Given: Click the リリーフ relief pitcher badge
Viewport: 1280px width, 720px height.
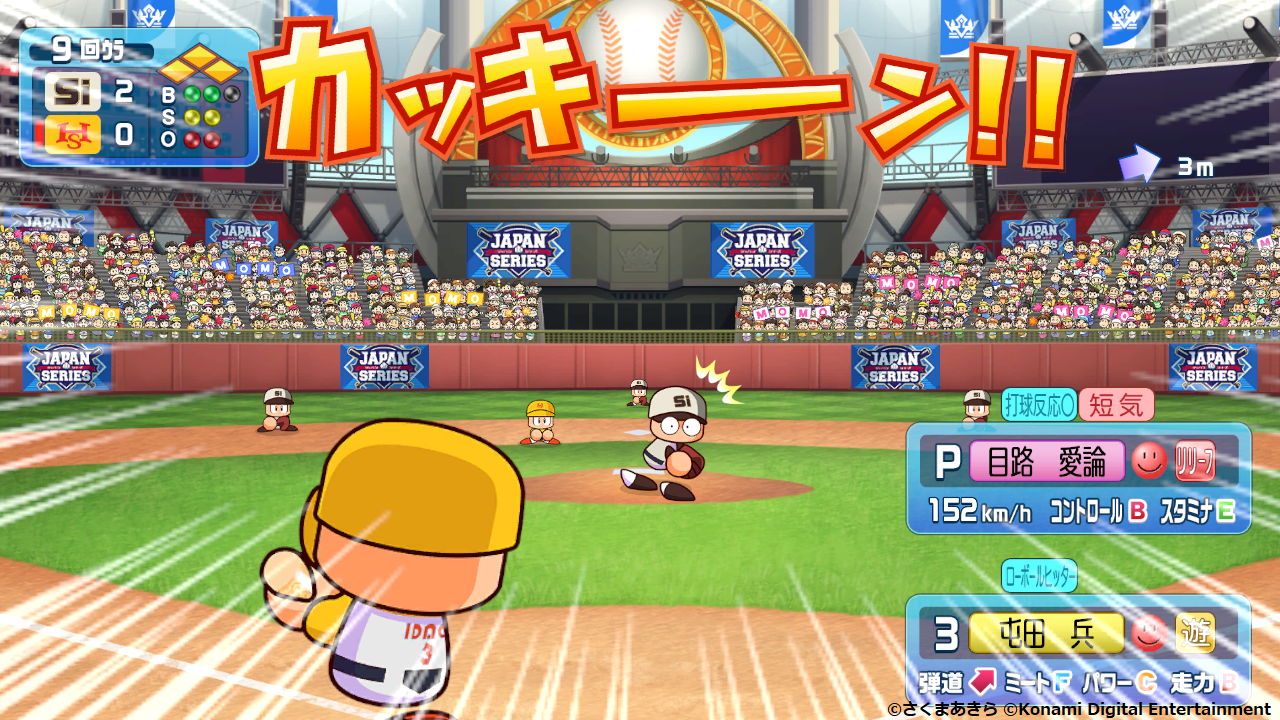Looking at the screenshot, I should click(x=1195, y=461).
